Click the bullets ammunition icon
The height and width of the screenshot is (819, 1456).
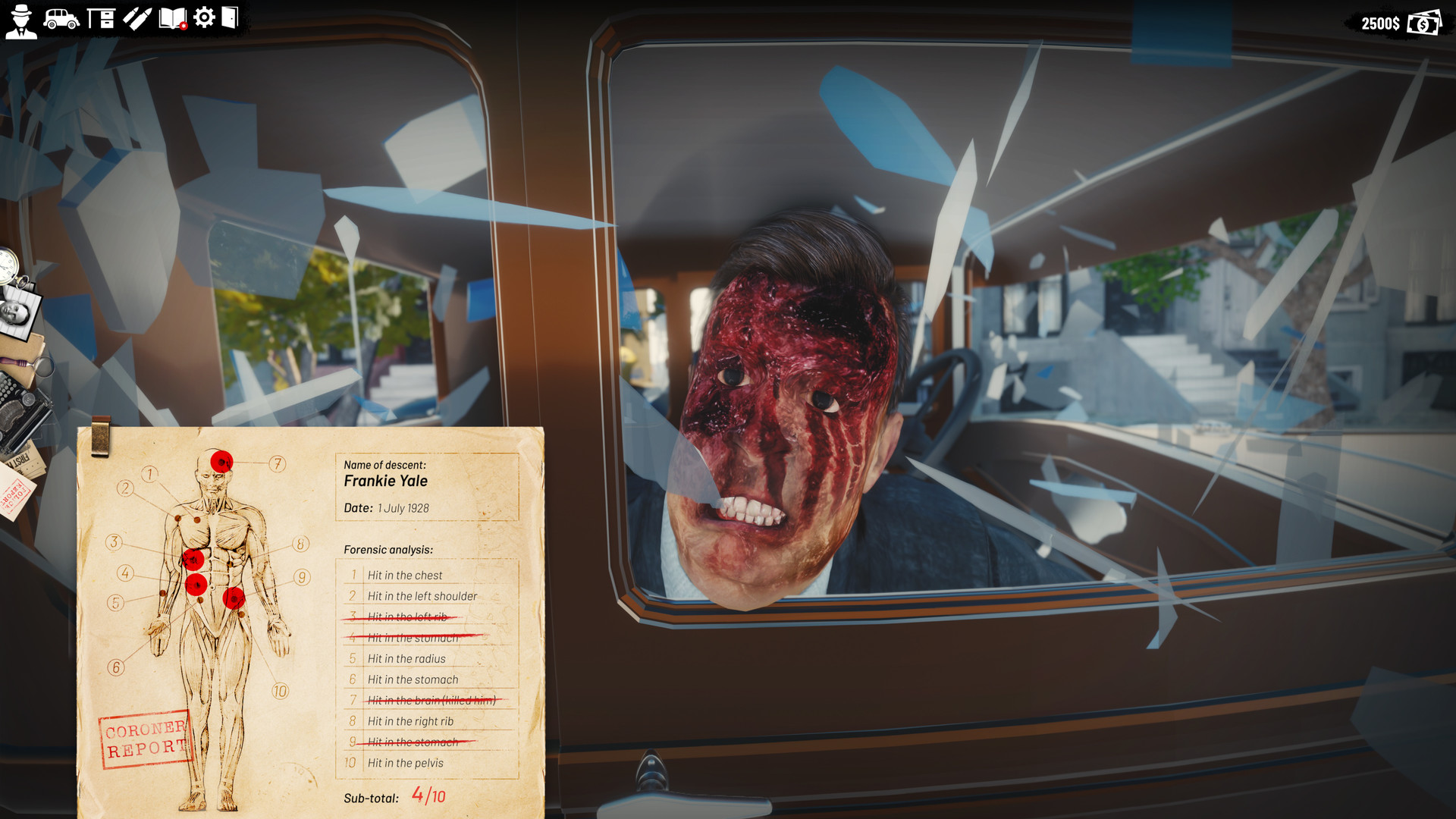coord(136,19)
